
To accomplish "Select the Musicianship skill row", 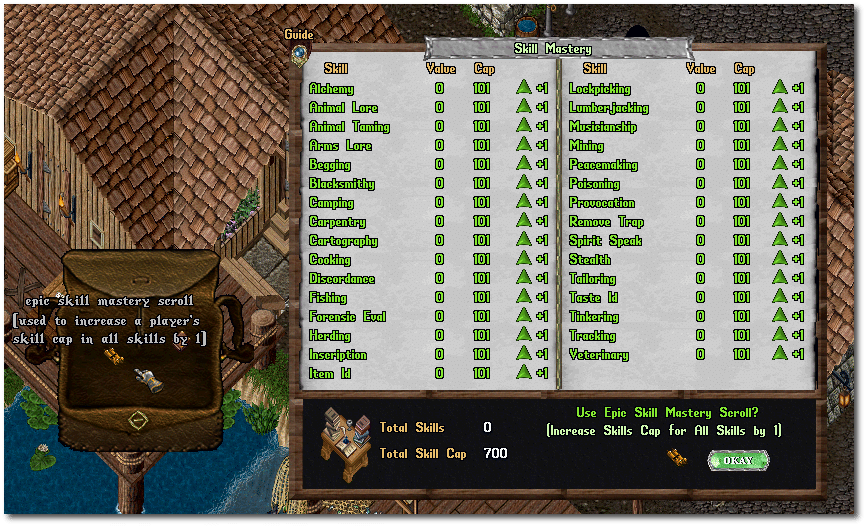I will (x=602, y=127).
